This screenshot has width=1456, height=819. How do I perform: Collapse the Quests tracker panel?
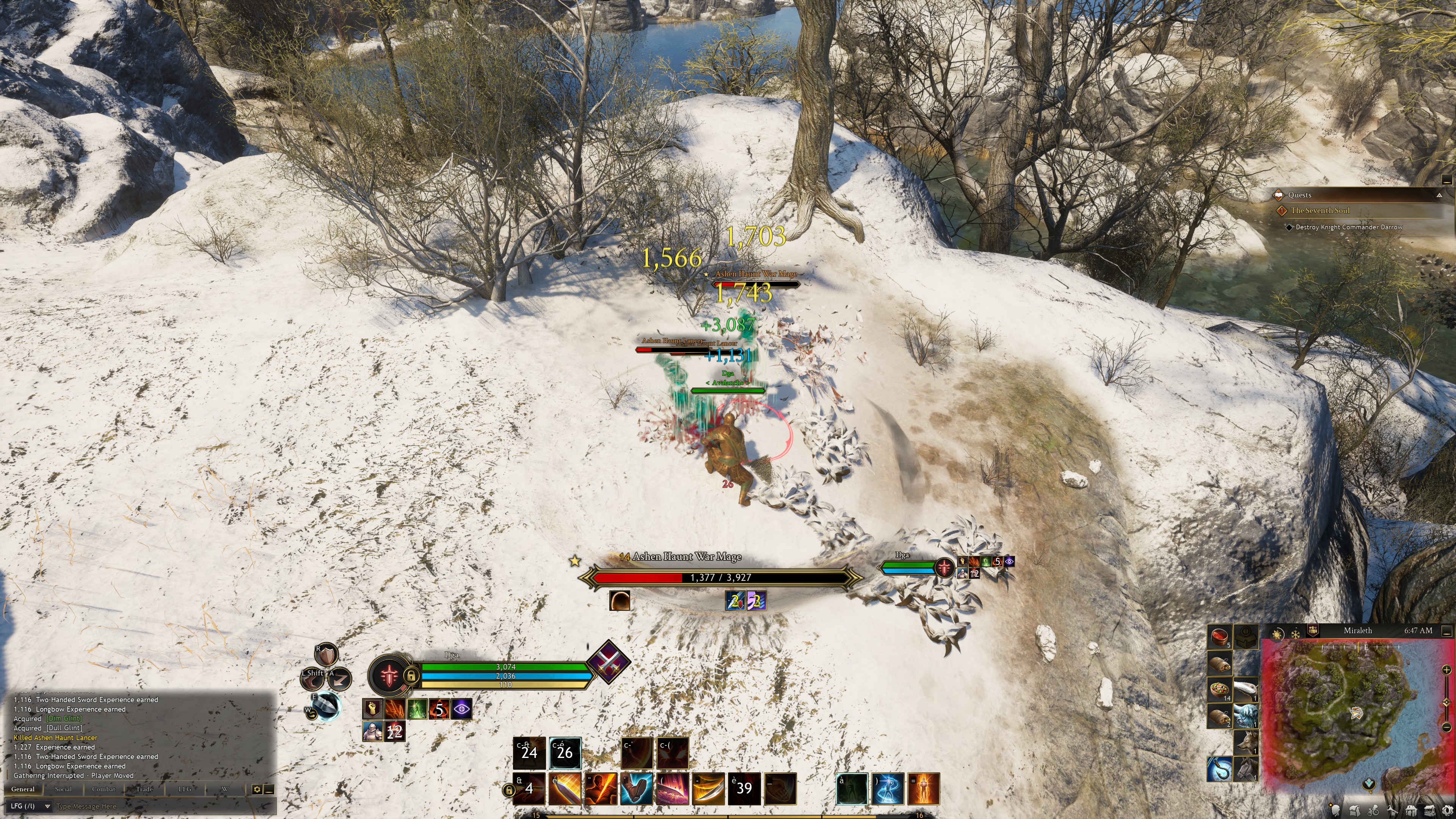click(1439, 195)
